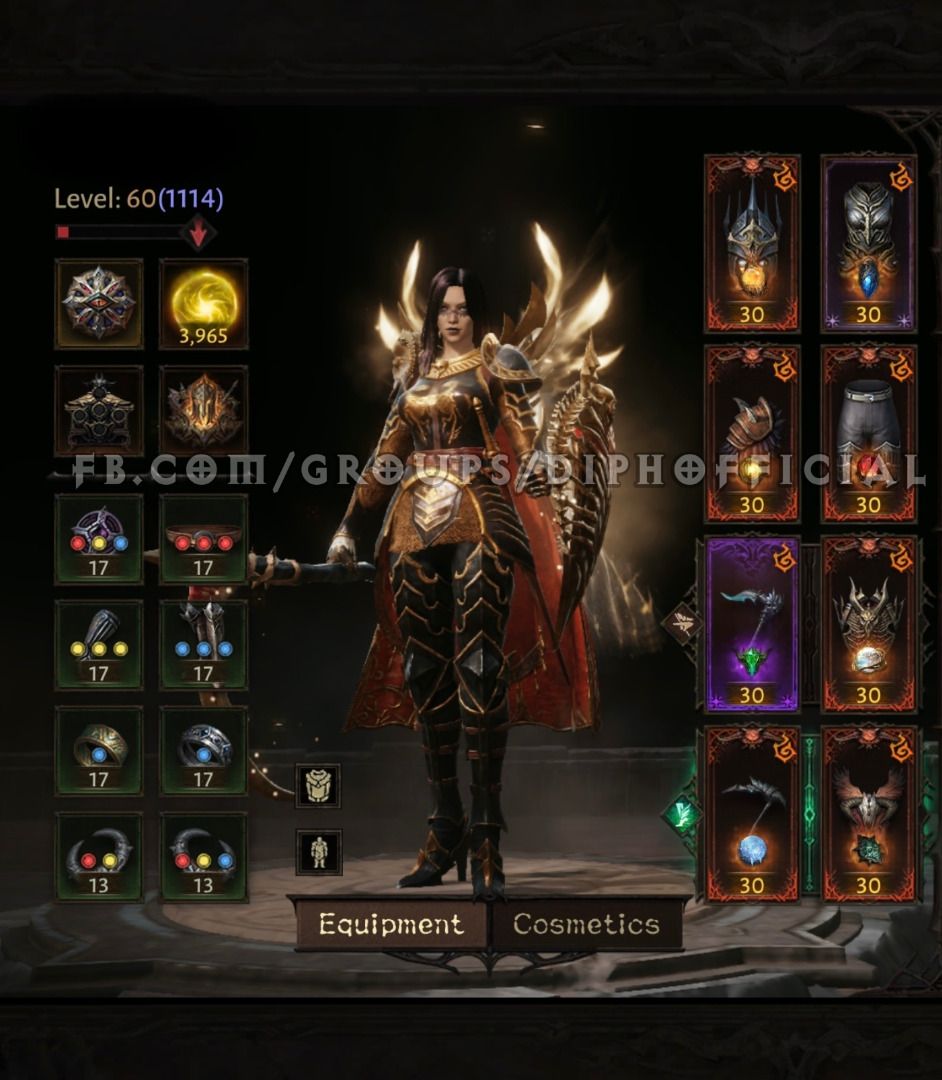Viewport: 942px width, 1080px height.
Task: Select the boots with blue gems
Action: 204,645
